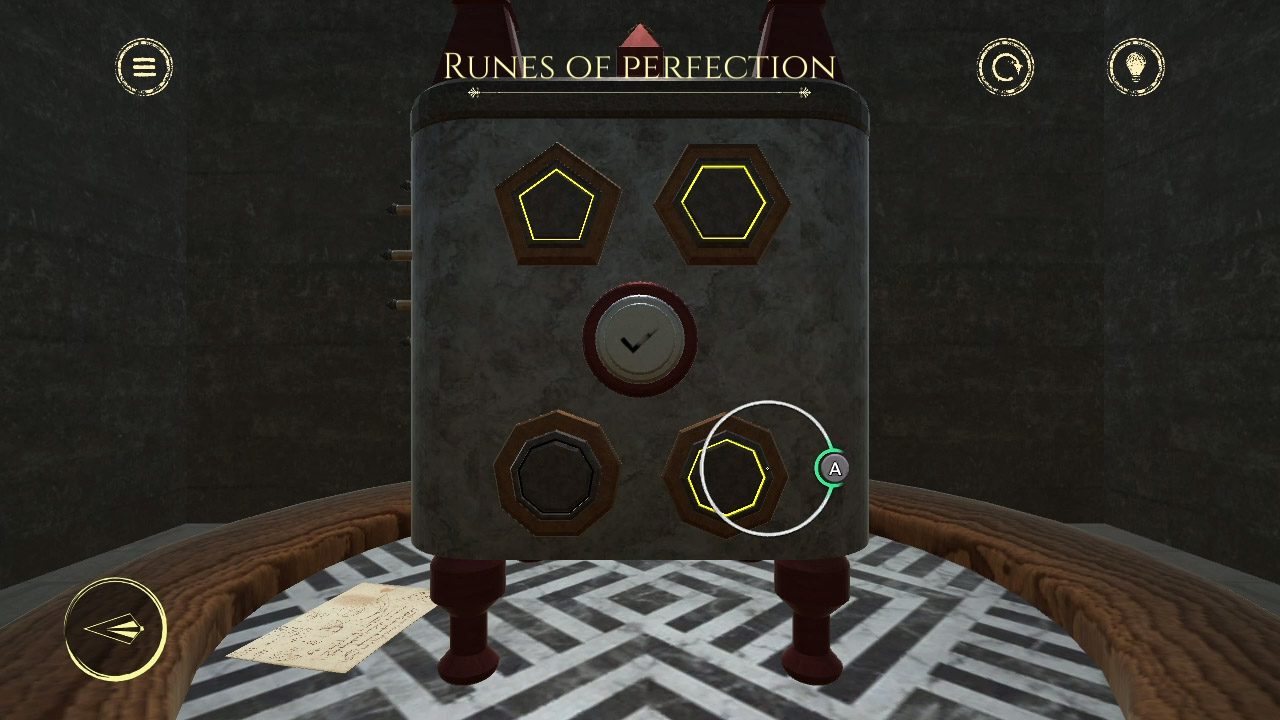The image size is (1280, 720).
Task: Click the decorative divider under the title
Action: pos(640,93)
